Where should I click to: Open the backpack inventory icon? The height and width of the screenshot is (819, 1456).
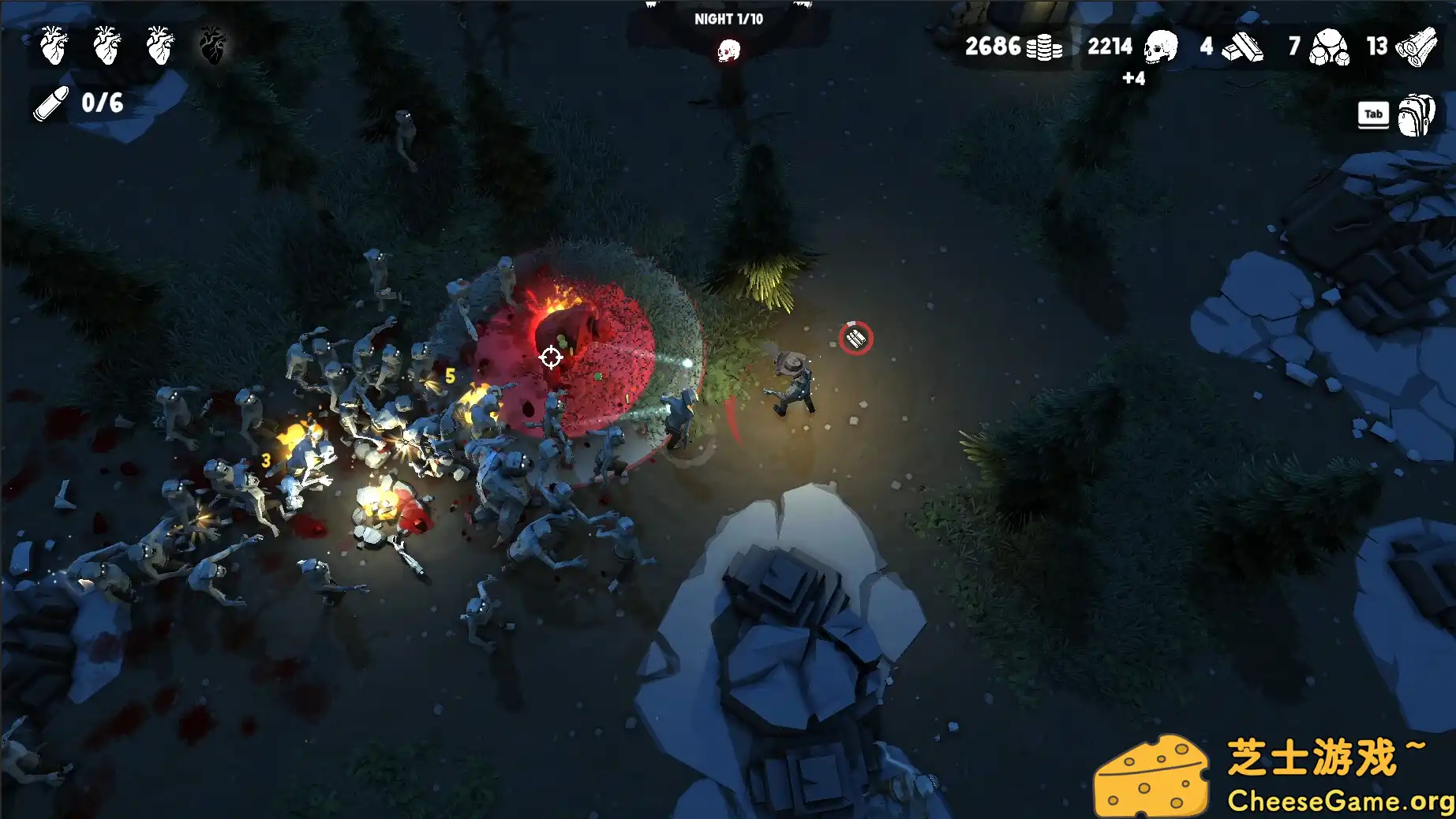point(1417,114)
